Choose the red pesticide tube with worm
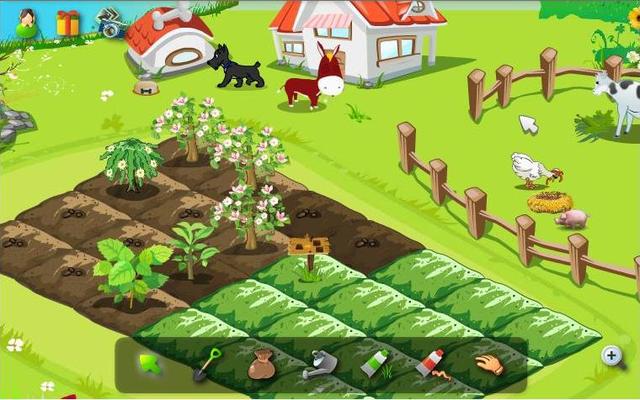Image resolution: width=640 pixels, height=400 pixels. click(430, 363)
